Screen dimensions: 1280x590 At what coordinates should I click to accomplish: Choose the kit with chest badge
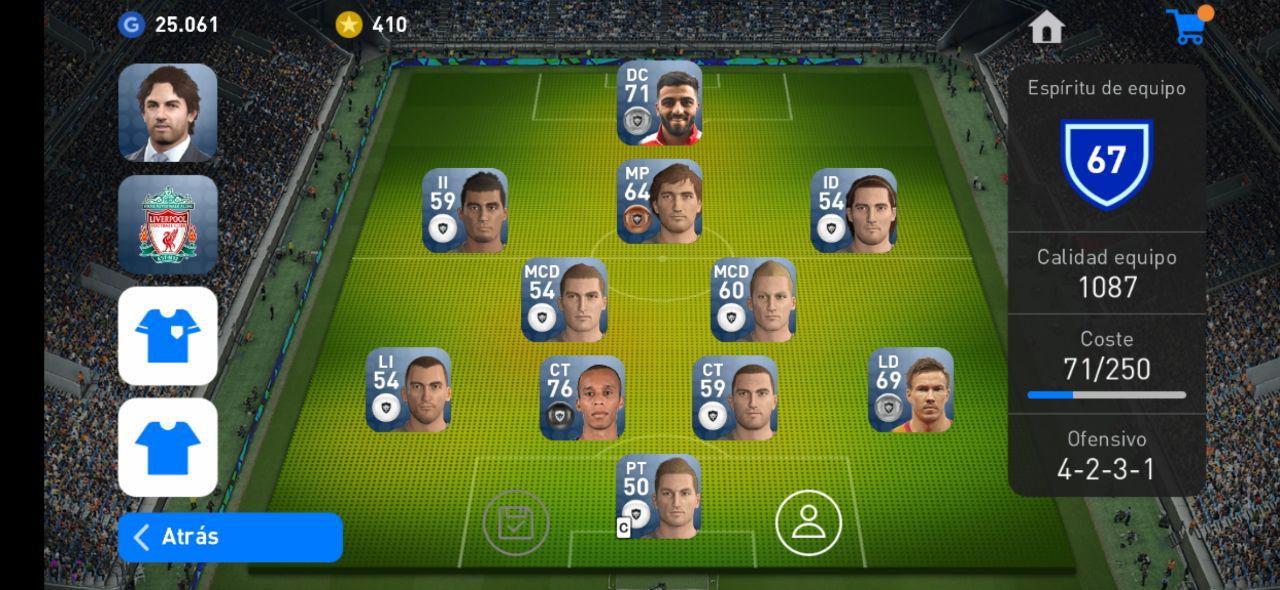168,336
